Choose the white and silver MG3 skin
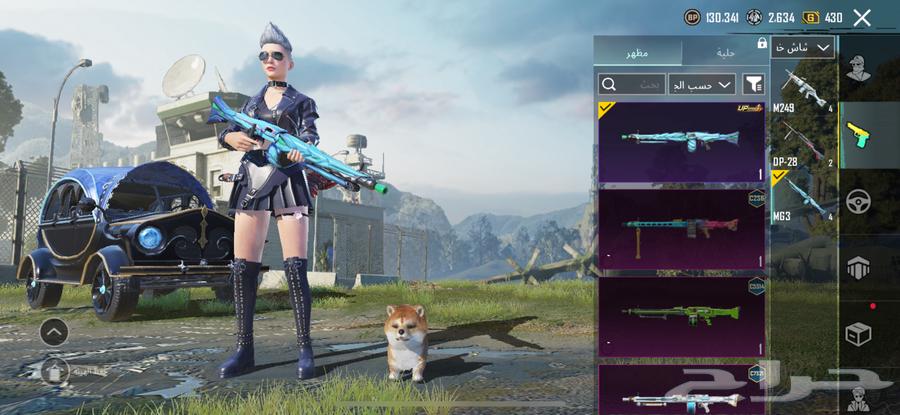Viewport: 900px width, 415px height. pyautogui.click(x=681, y=391)
